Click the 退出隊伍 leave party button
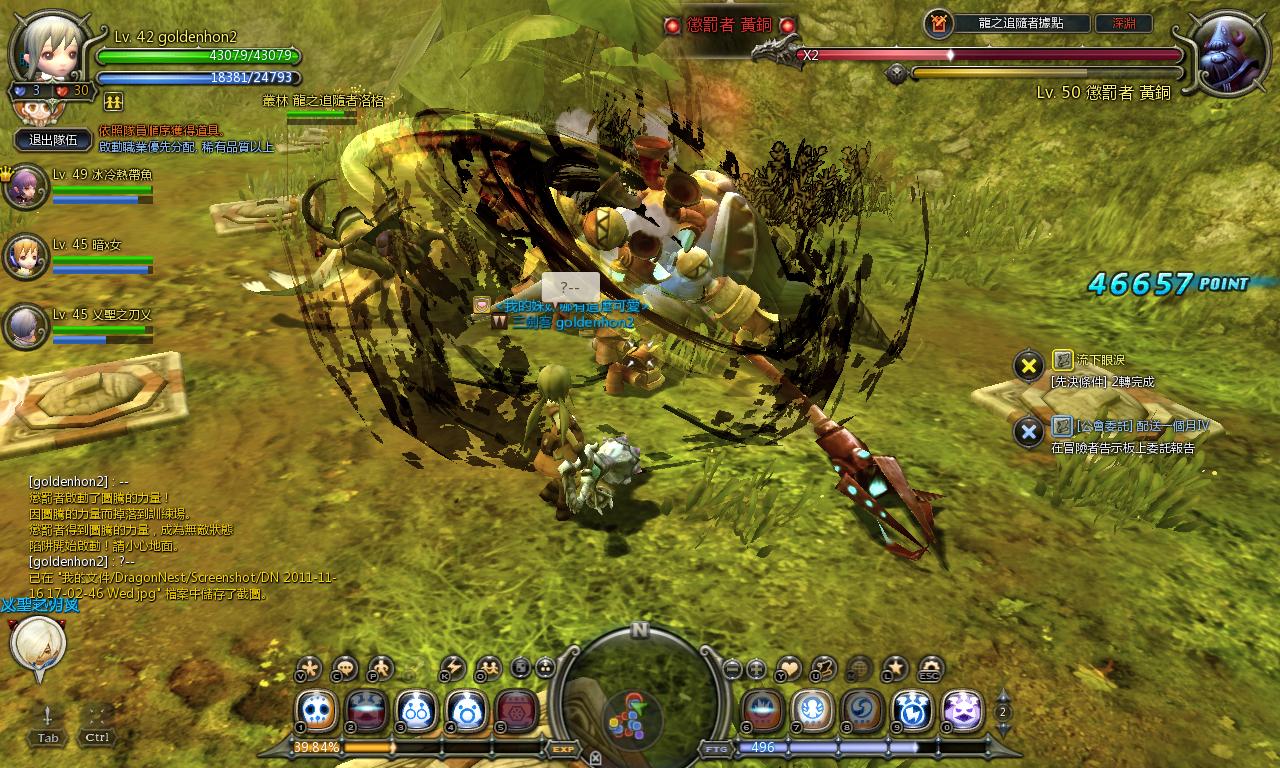 [53, 140]
